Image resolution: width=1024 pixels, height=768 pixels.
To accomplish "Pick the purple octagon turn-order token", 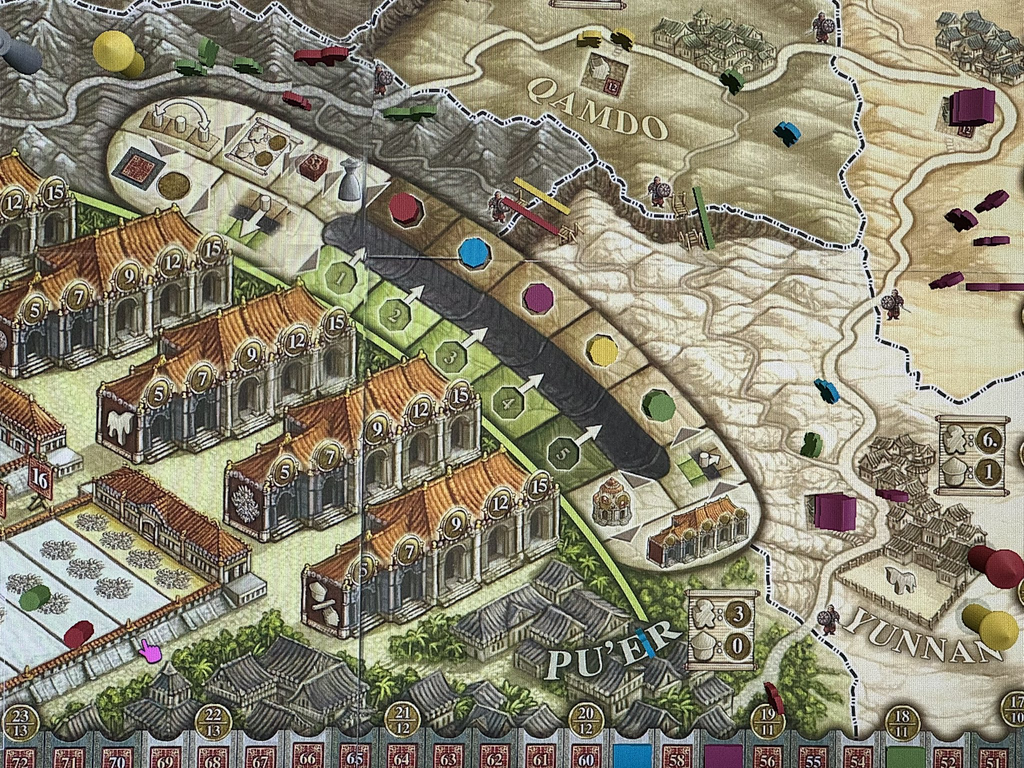I will [x=538, y=297].
